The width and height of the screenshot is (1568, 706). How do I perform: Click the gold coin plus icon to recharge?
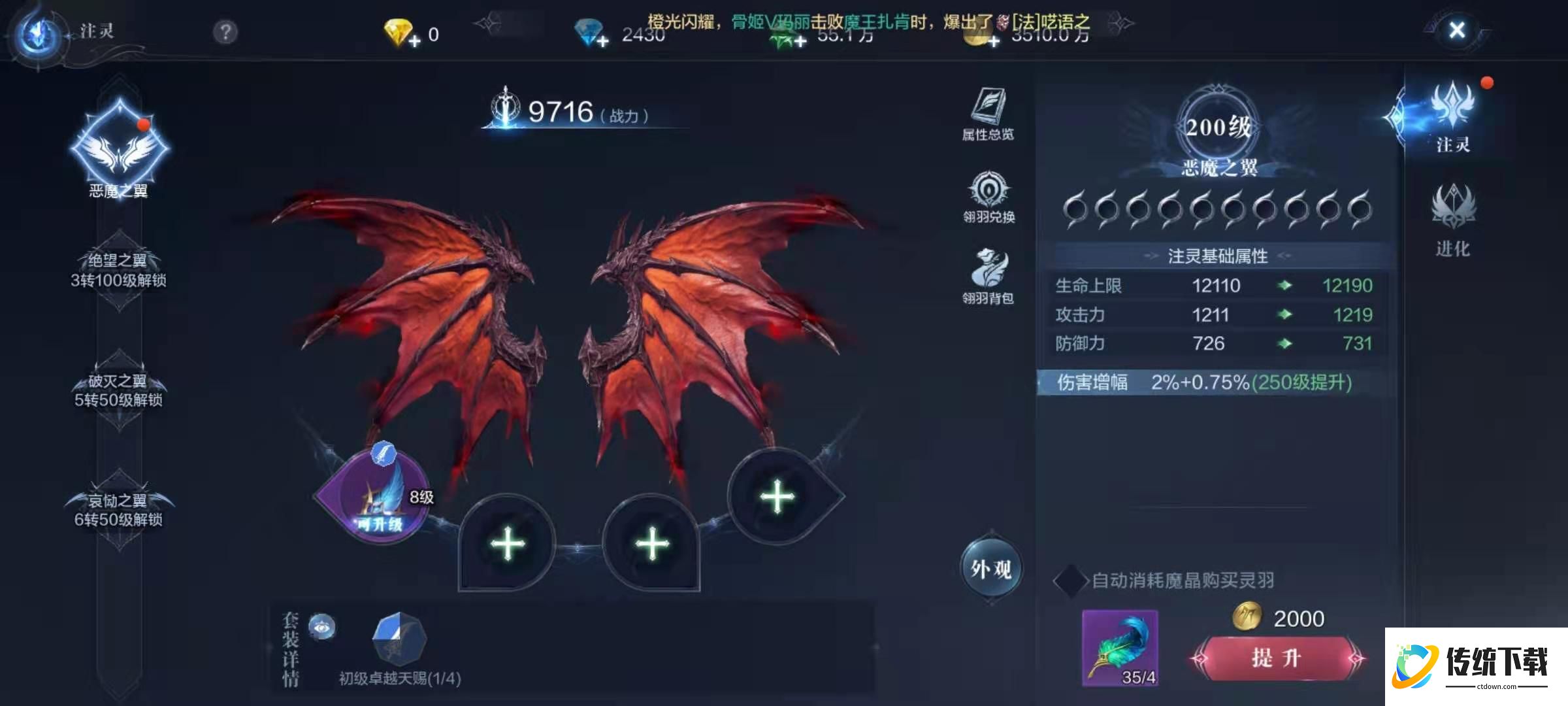point(994,42)
